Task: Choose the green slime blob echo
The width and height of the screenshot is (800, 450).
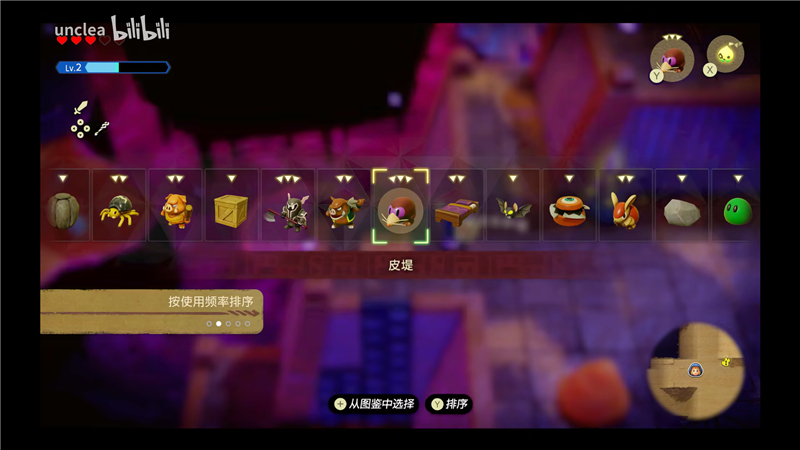Action: click(736, 210)
